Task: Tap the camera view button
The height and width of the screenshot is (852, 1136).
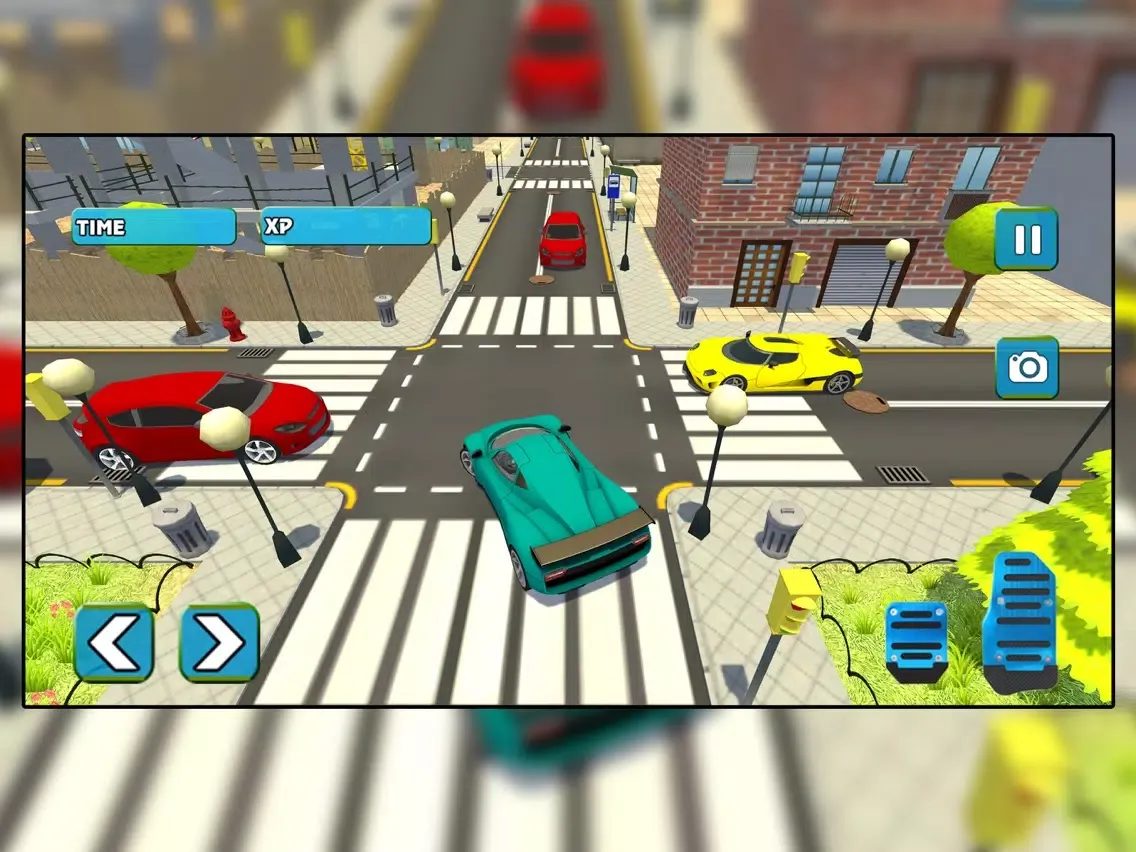Action: pos(1026,367)
